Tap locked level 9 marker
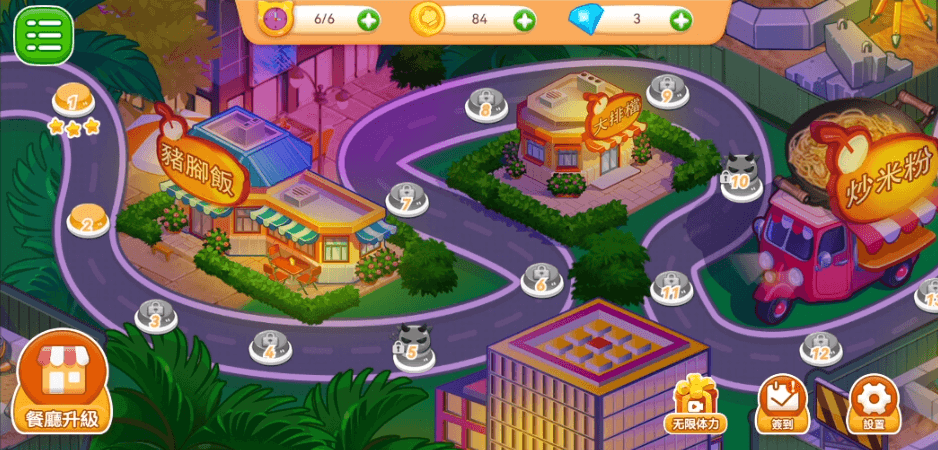Screen dimensions: 938x450 tap(667, 91)
